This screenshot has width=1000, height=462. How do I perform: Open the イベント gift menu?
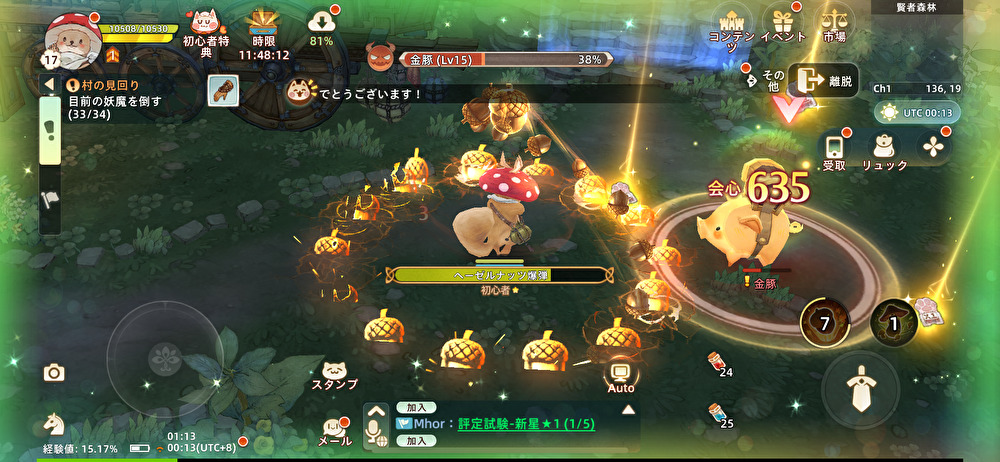point(783,24)
